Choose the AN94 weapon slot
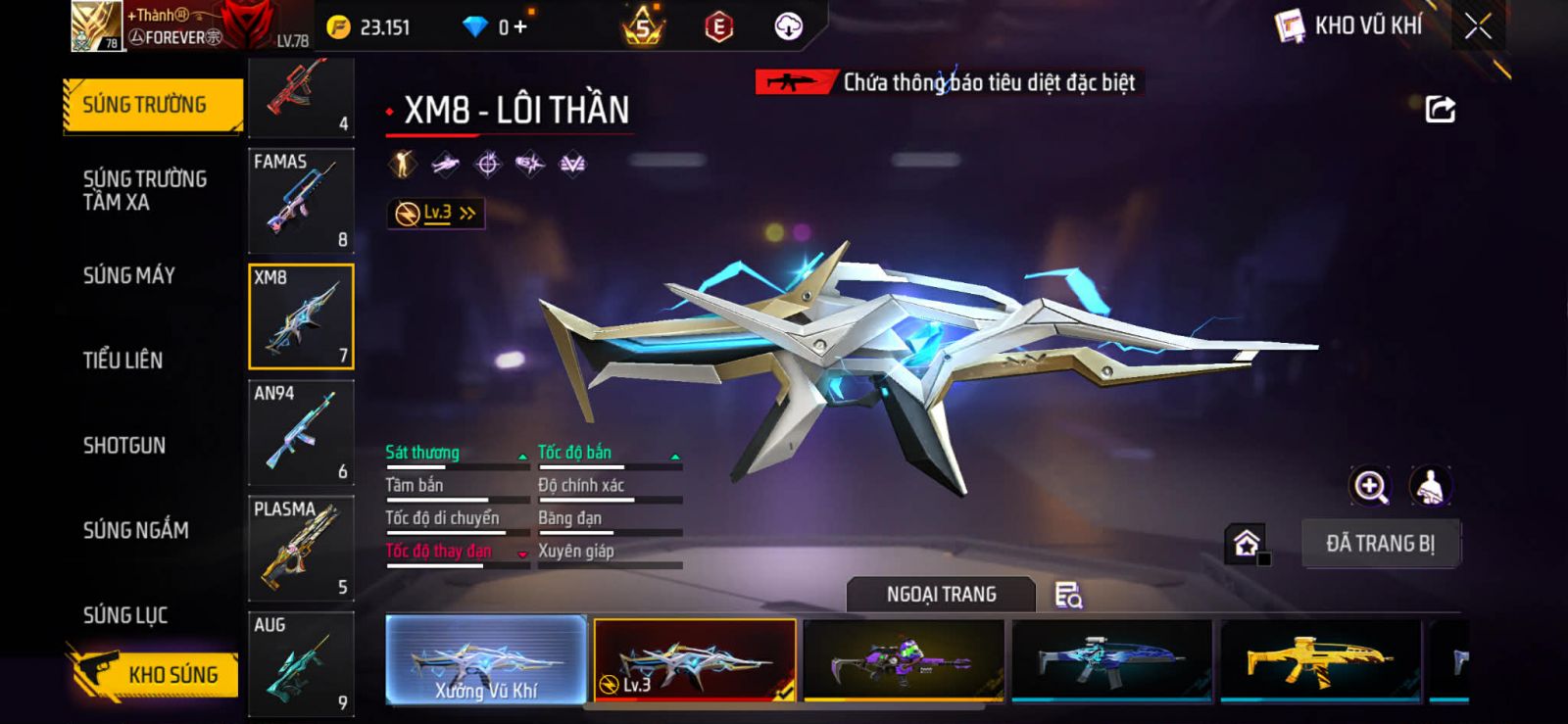The width and height of the screenshot is (1568, 724). [301, 432]
